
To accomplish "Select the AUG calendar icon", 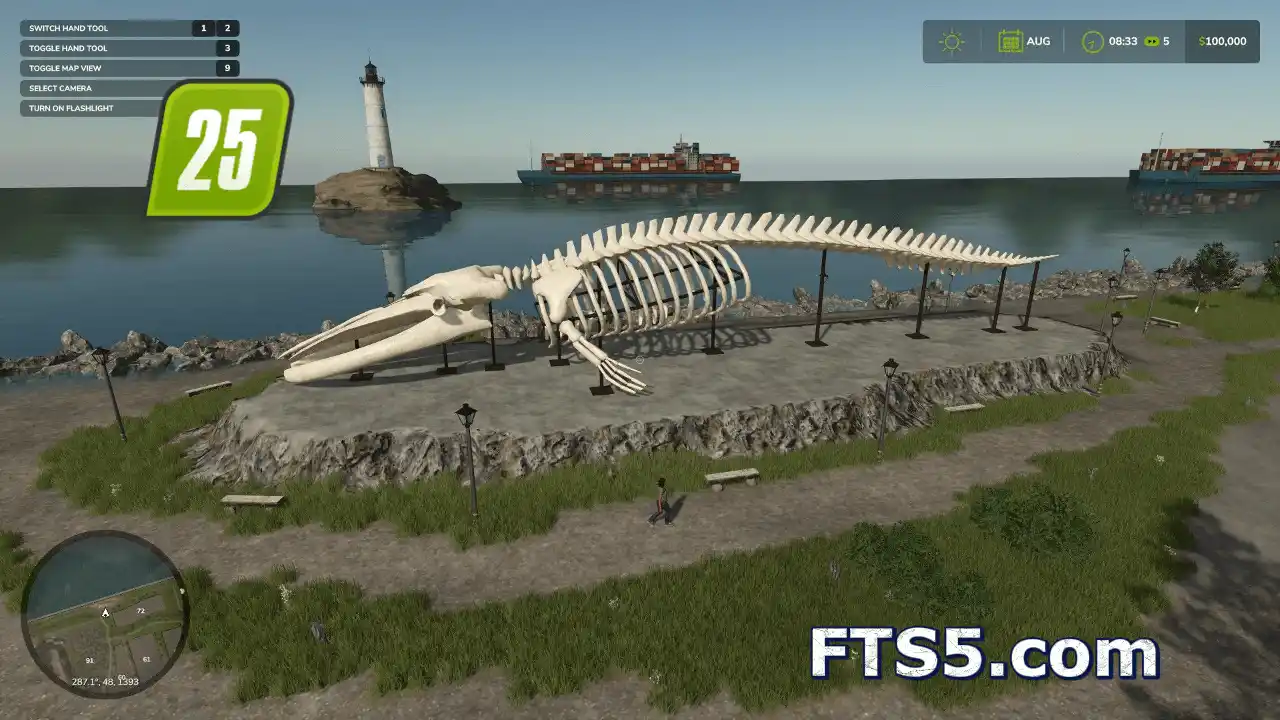I will click(1011, 42).
